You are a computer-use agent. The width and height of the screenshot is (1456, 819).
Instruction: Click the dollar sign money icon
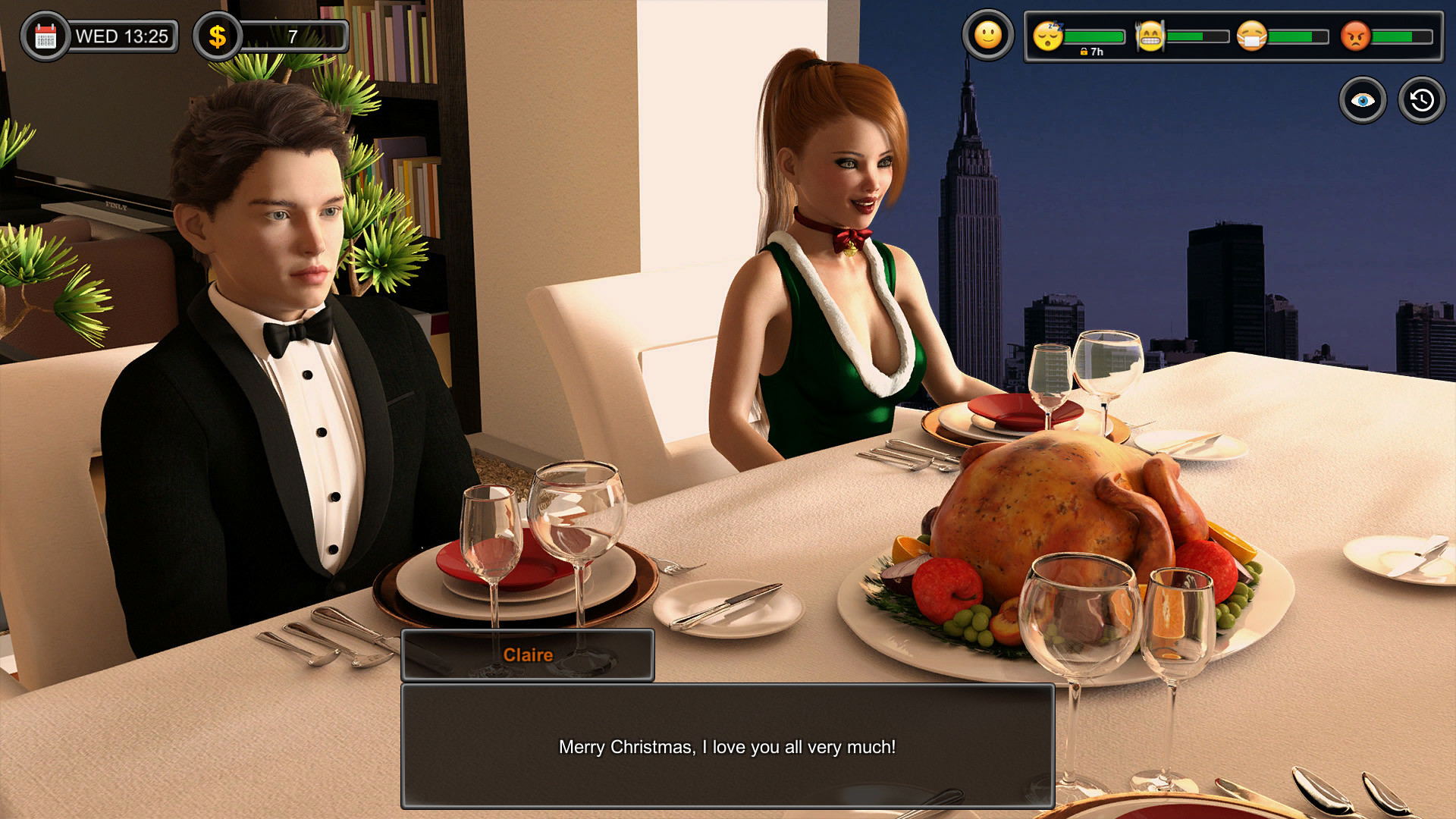click(x=218, y=33)
